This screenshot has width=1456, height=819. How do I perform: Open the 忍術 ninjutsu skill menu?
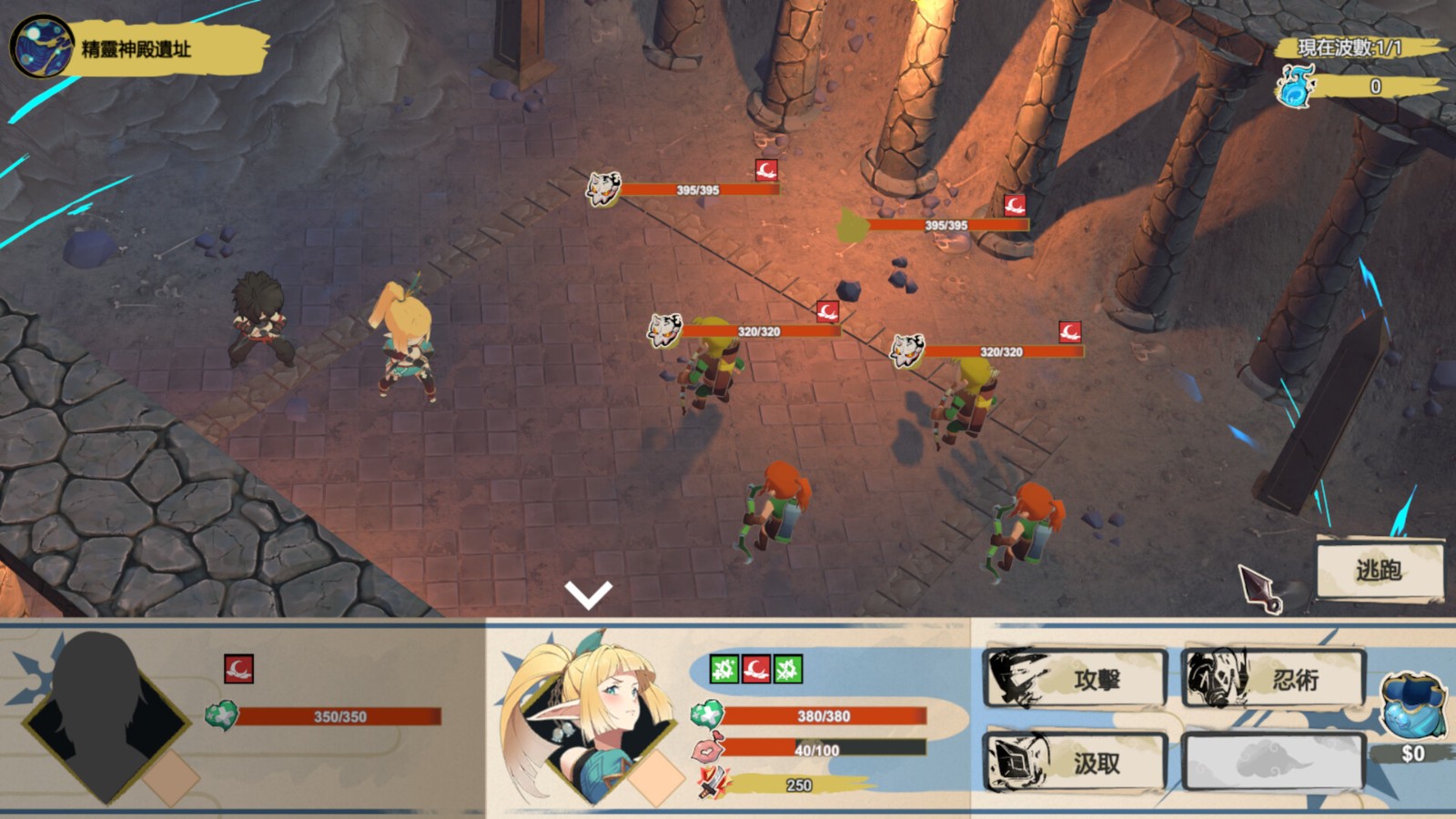pyautogui.click(x=1273, y=679)
